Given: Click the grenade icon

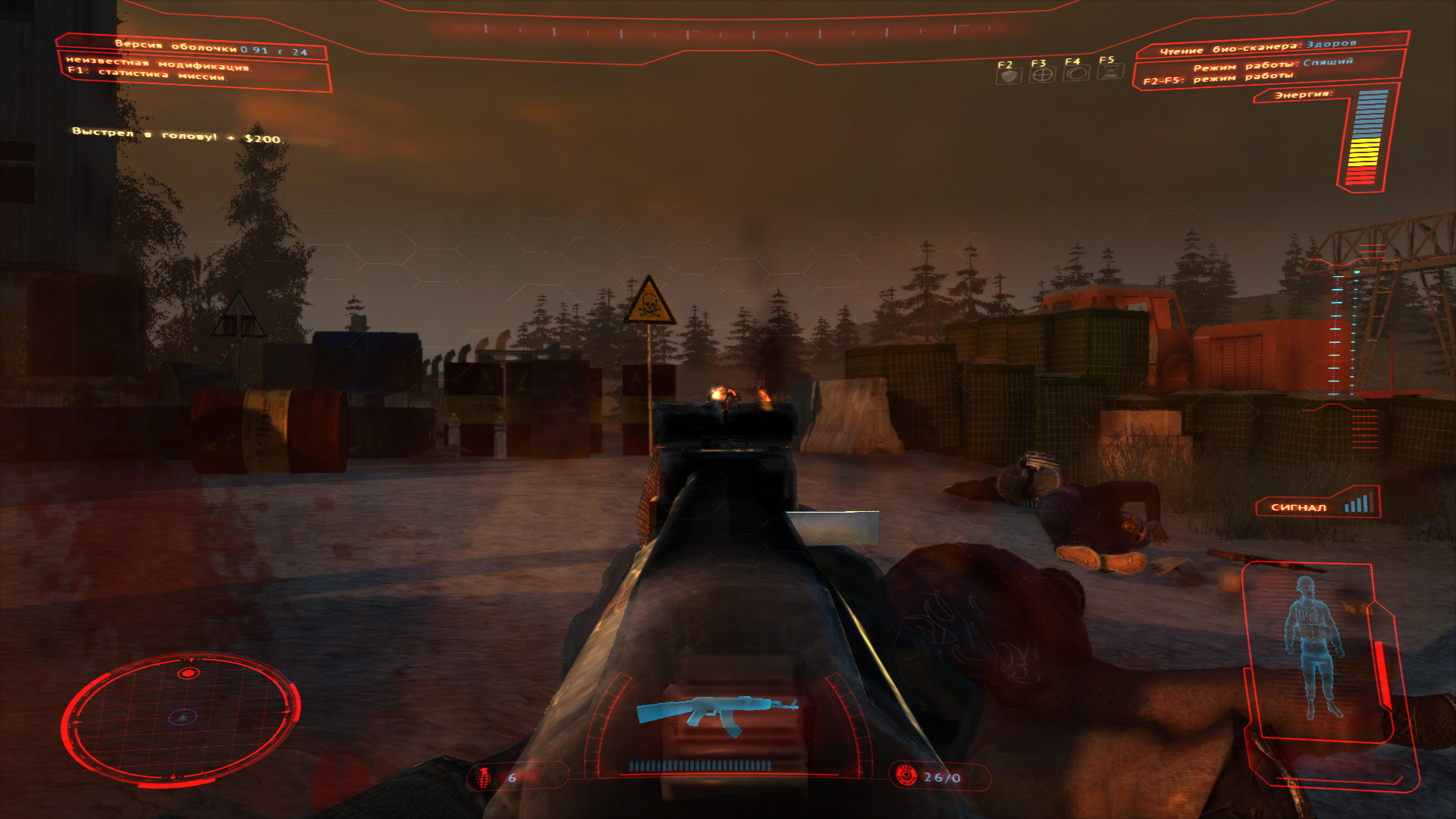Looking at the screenshot, I should pyautogui.click(x=484, y=777).
